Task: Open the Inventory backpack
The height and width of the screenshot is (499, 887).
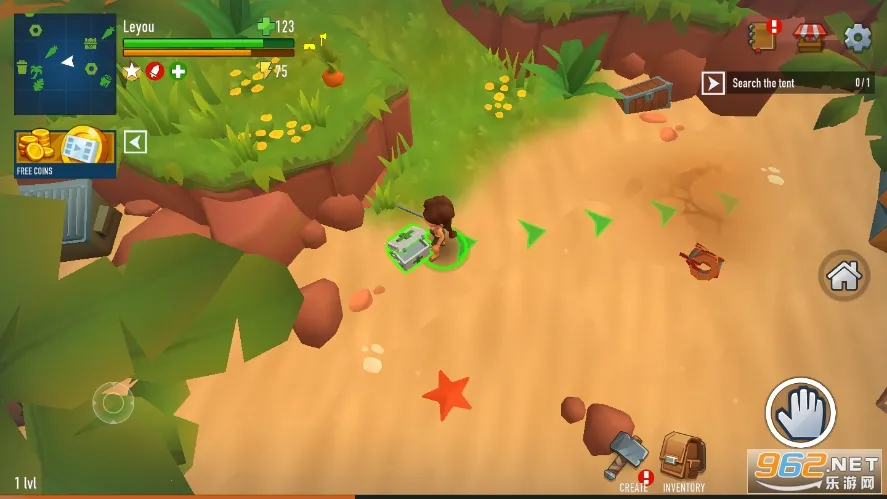Action: click(683, 460)
